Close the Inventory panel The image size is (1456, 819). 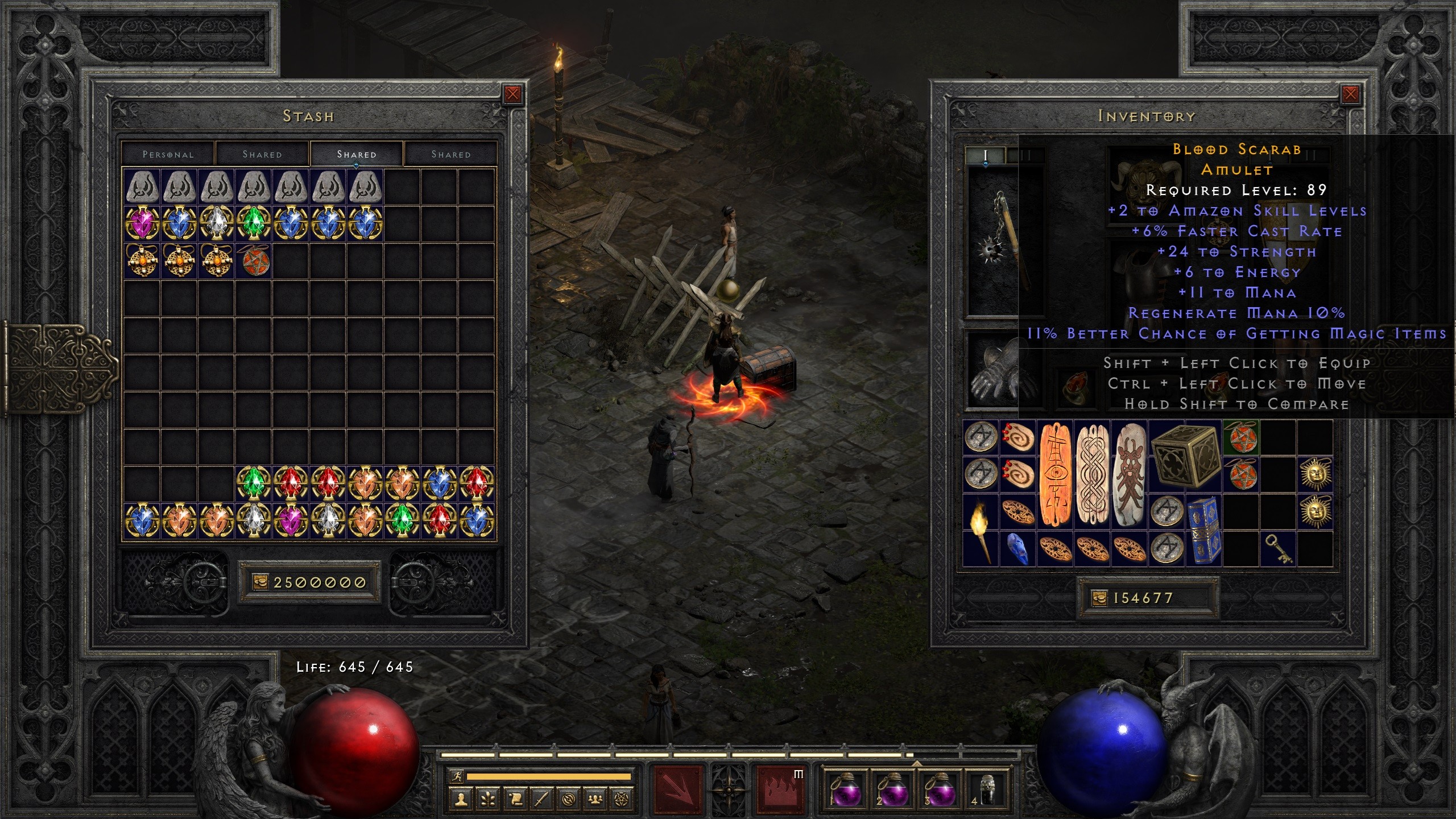(x=1350, y=94)
